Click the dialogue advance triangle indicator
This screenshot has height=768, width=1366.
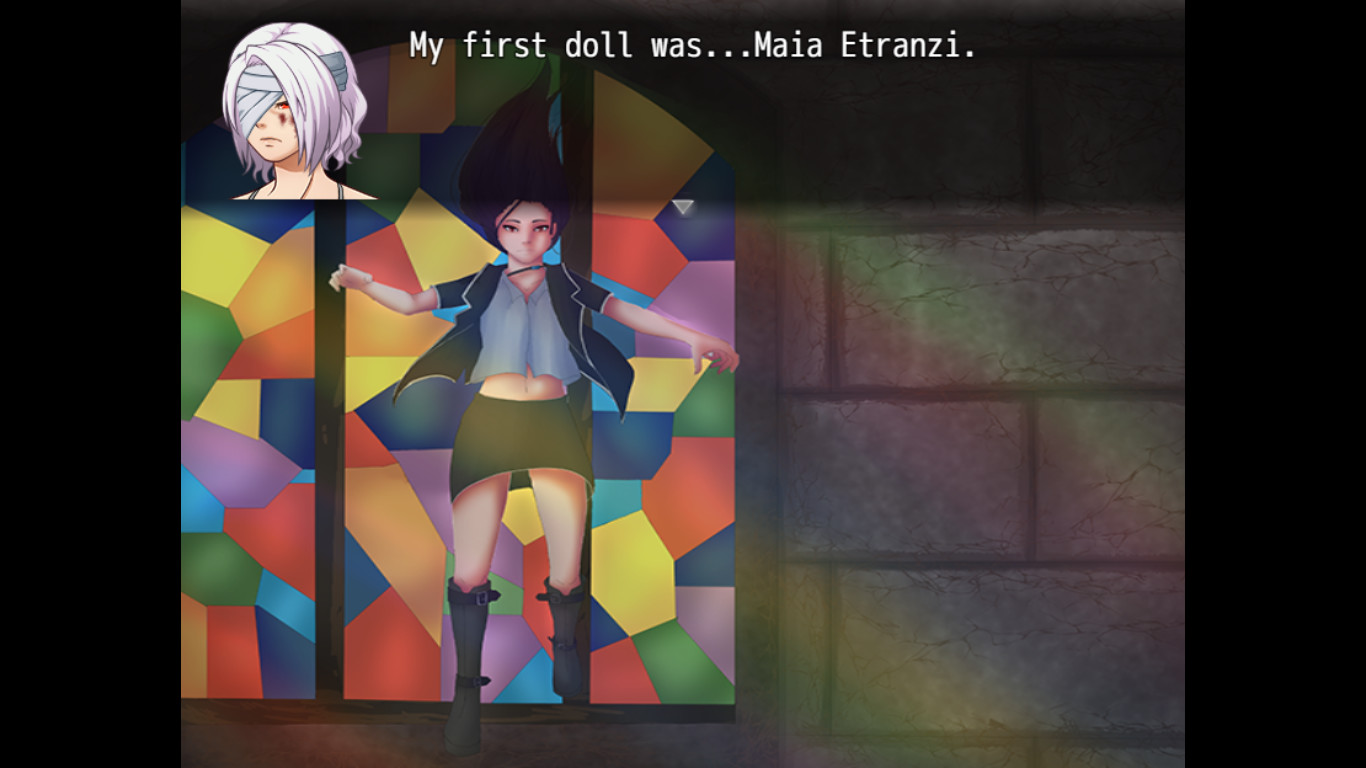pos(684,207)
